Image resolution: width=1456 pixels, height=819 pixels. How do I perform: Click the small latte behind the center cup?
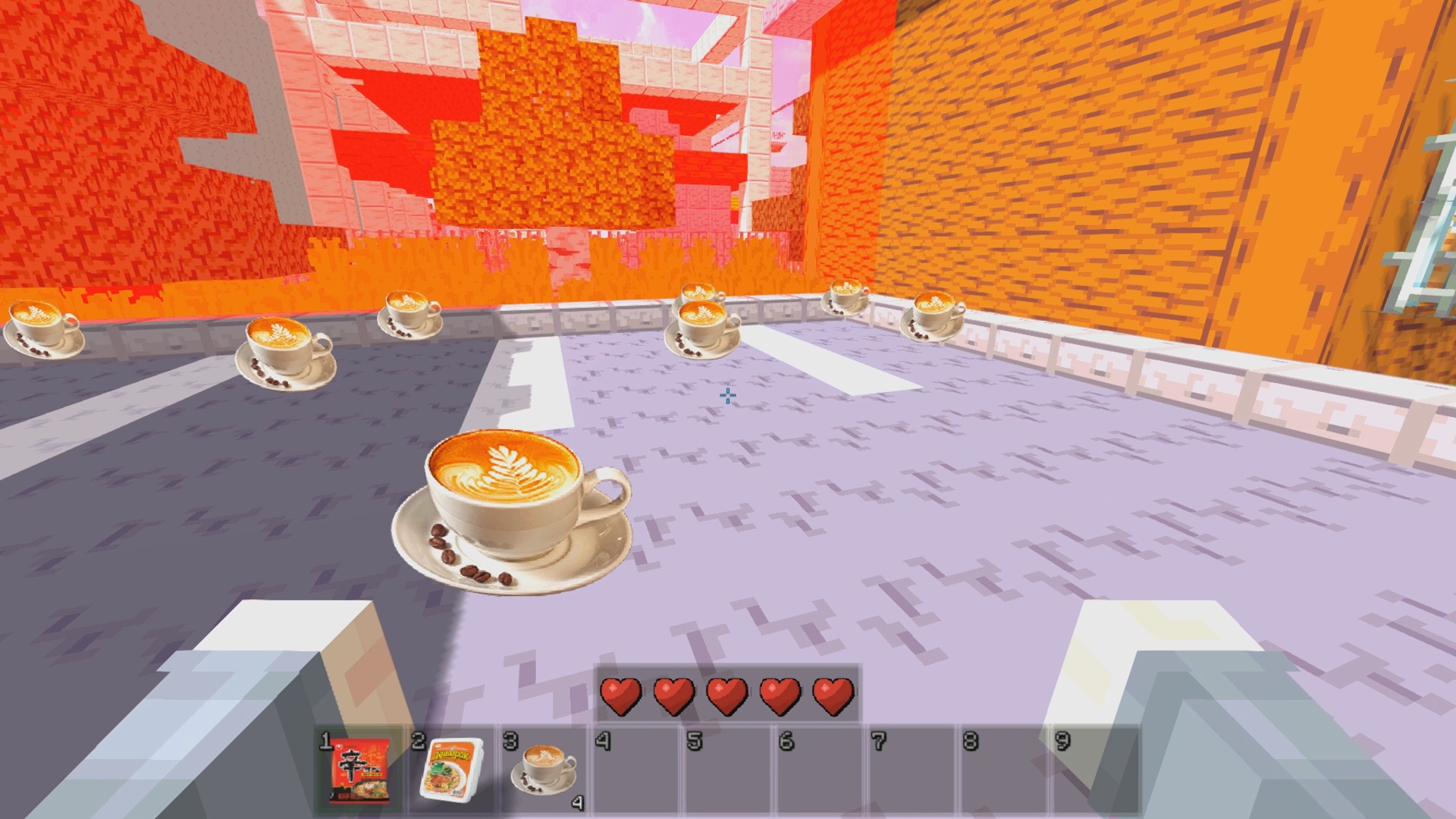click(699, 292)
